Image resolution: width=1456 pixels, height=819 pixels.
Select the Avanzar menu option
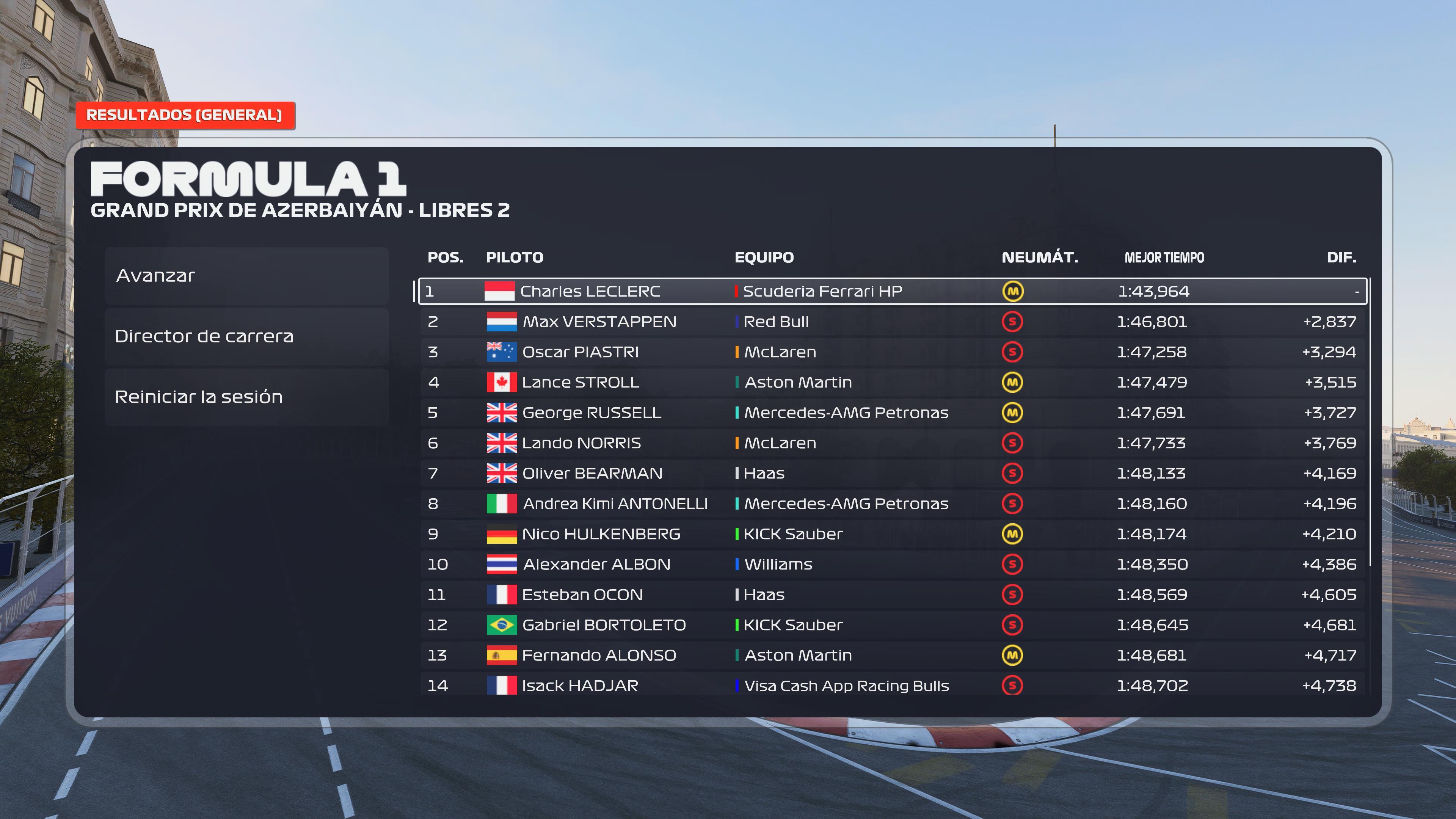[x=246, y=276]
